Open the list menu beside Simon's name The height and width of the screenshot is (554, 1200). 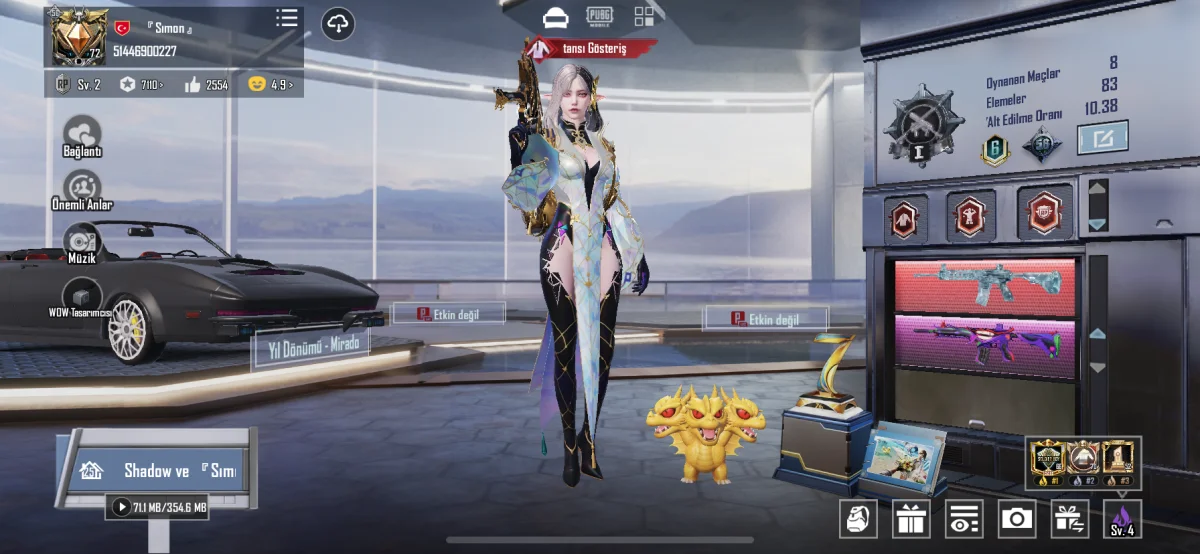(x=287, y=18)
